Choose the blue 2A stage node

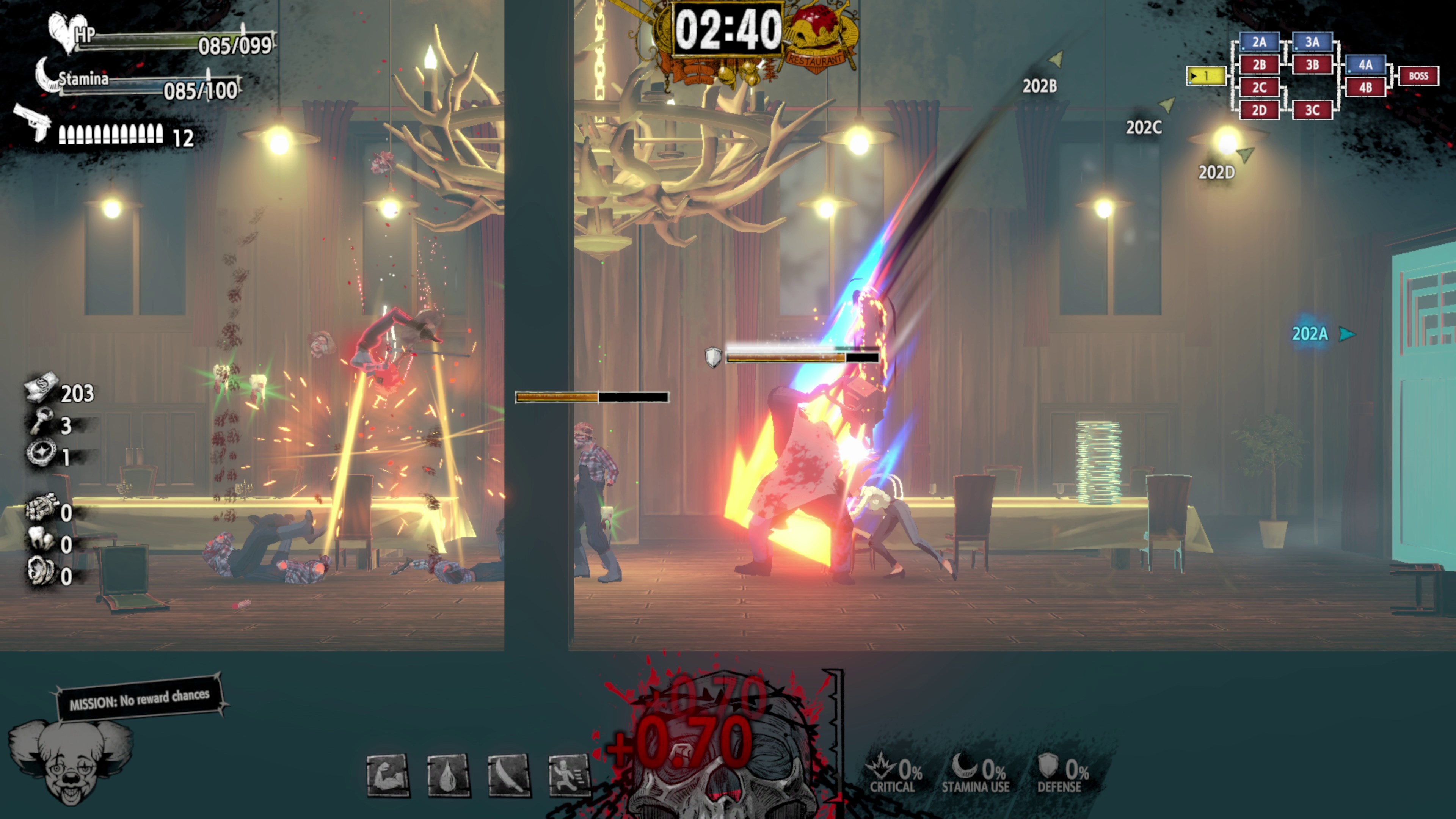click(x=1259, y=42)
